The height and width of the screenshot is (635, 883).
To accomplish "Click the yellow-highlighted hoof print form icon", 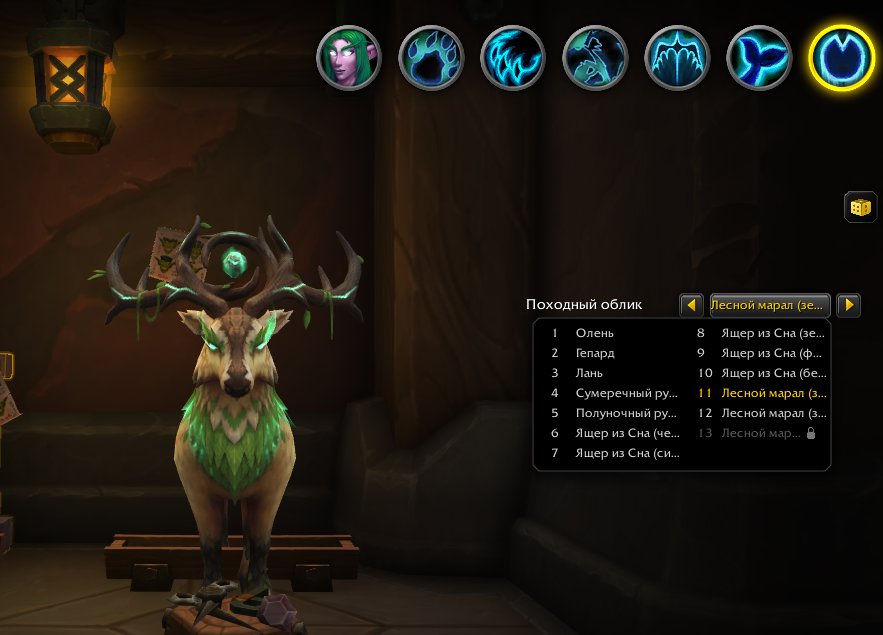I will pos(841,57).
